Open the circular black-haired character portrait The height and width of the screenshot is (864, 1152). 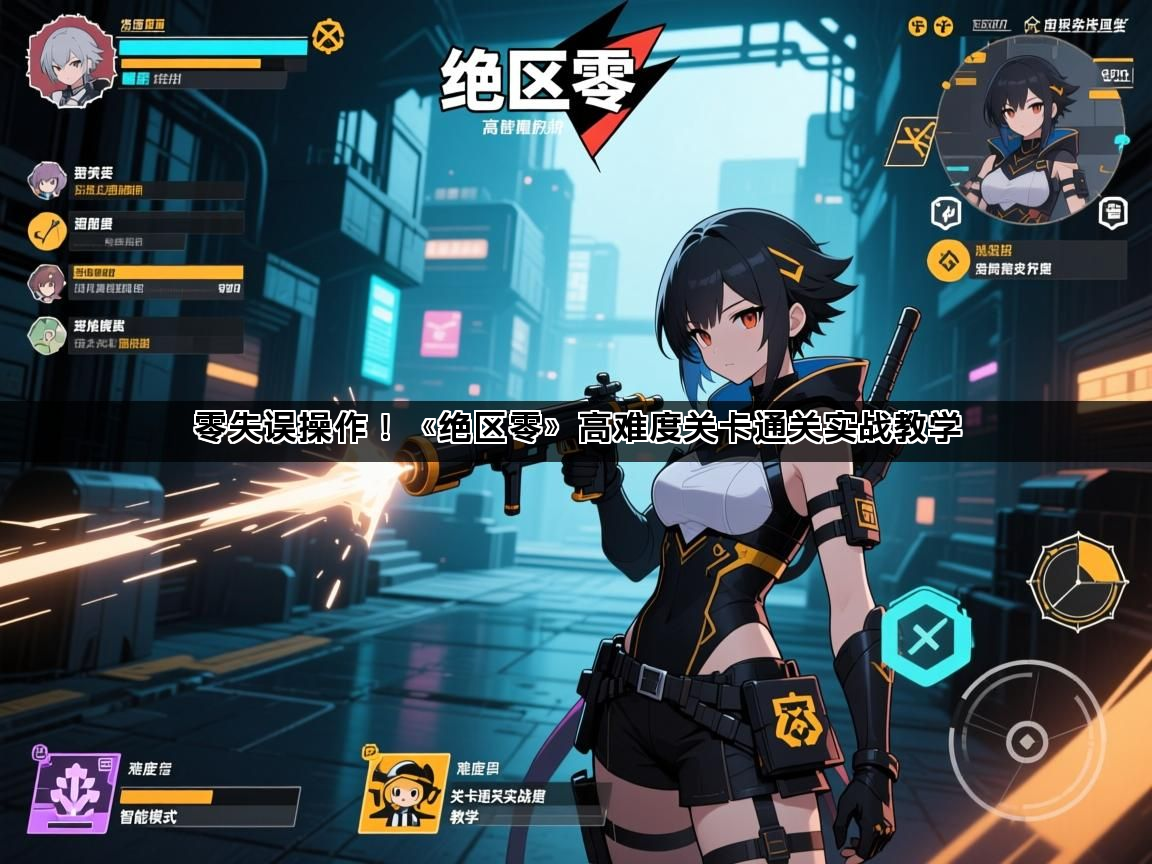click(1030, 127)
